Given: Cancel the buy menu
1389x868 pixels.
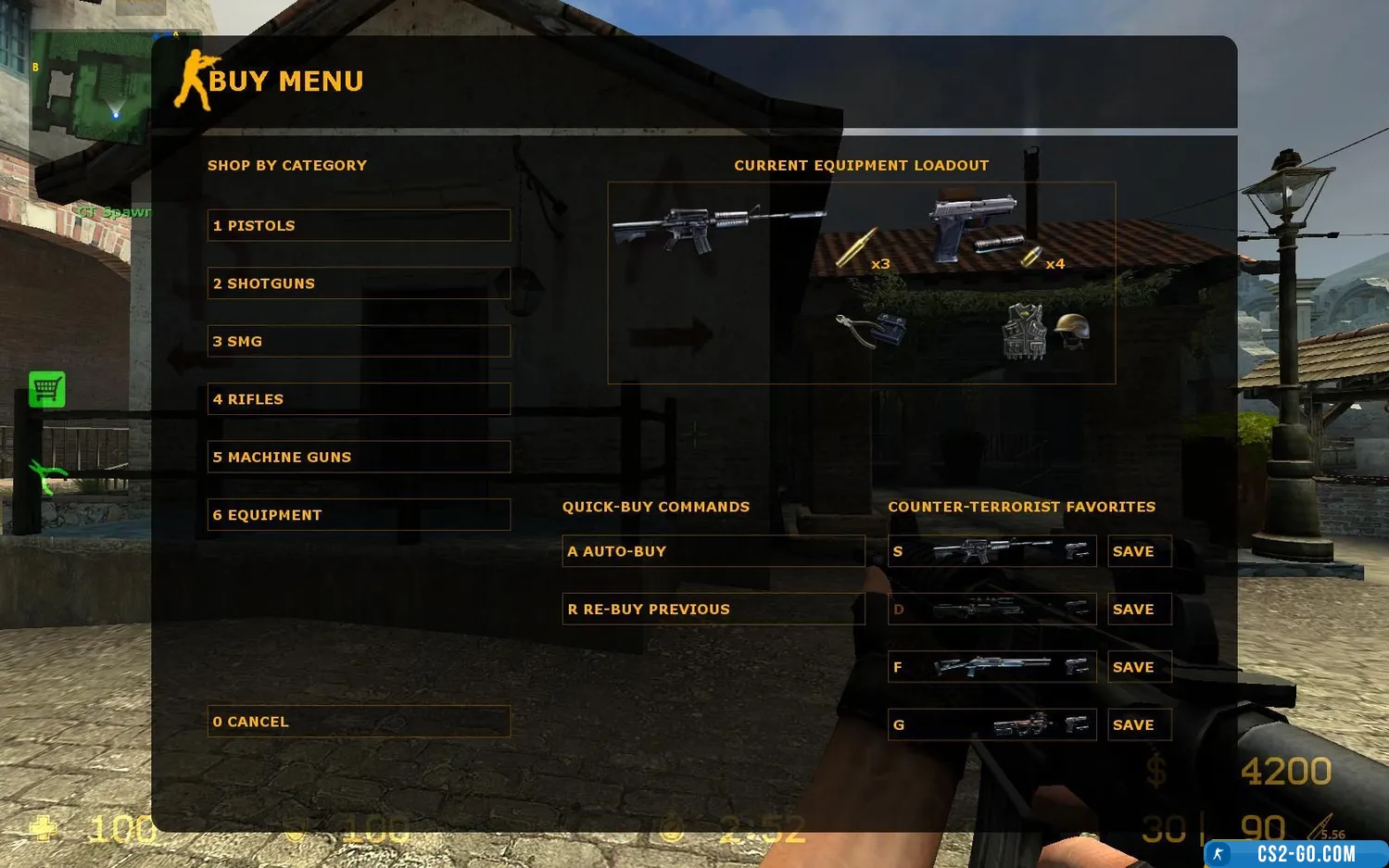Looking at the screenshot, I should click(359, 722).
